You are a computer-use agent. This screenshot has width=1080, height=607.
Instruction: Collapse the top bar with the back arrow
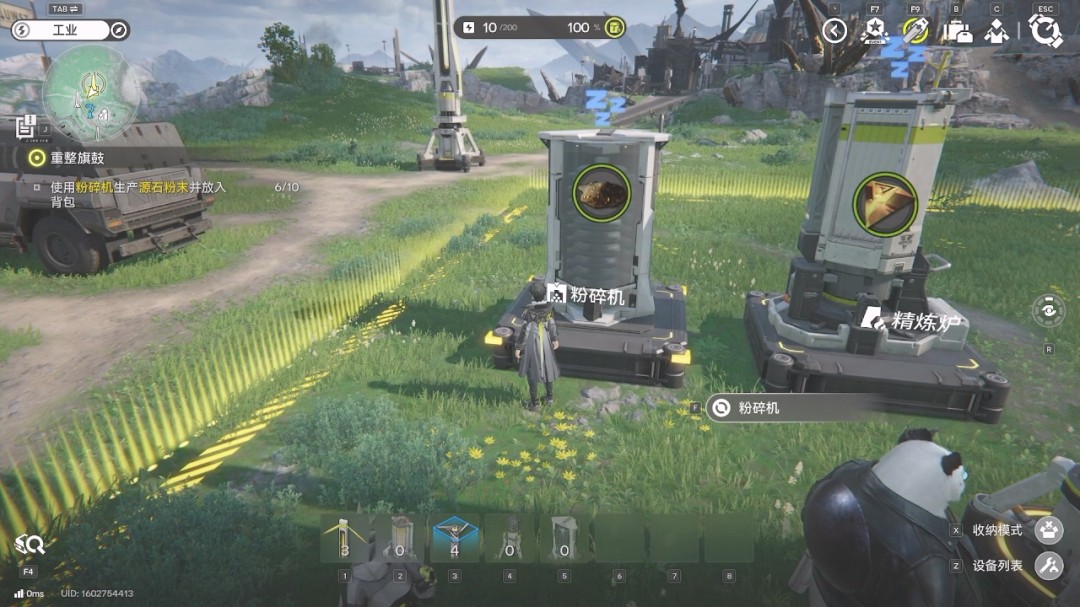point(834,31)
